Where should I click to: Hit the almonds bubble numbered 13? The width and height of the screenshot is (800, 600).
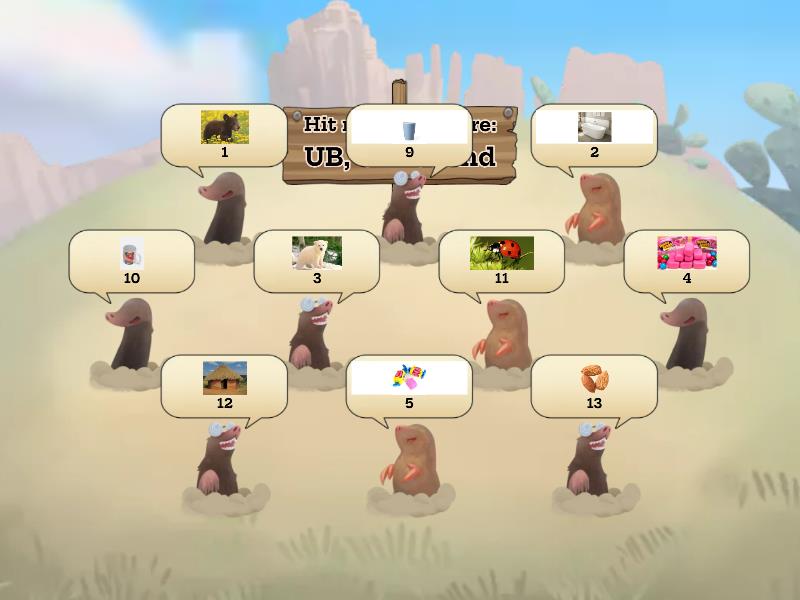[x=594, y=384]
